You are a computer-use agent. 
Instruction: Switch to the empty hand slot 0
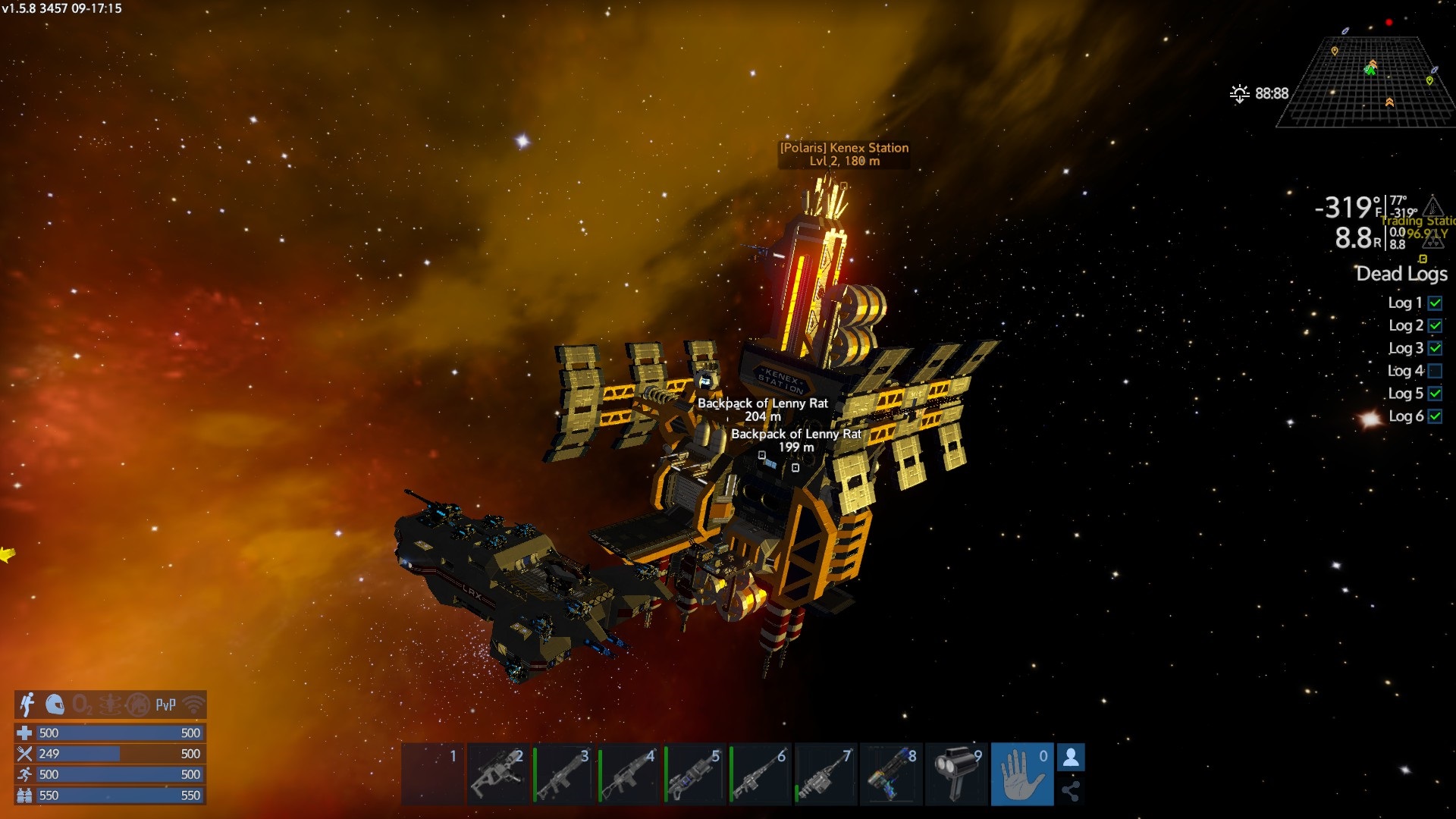[1021, 774]
